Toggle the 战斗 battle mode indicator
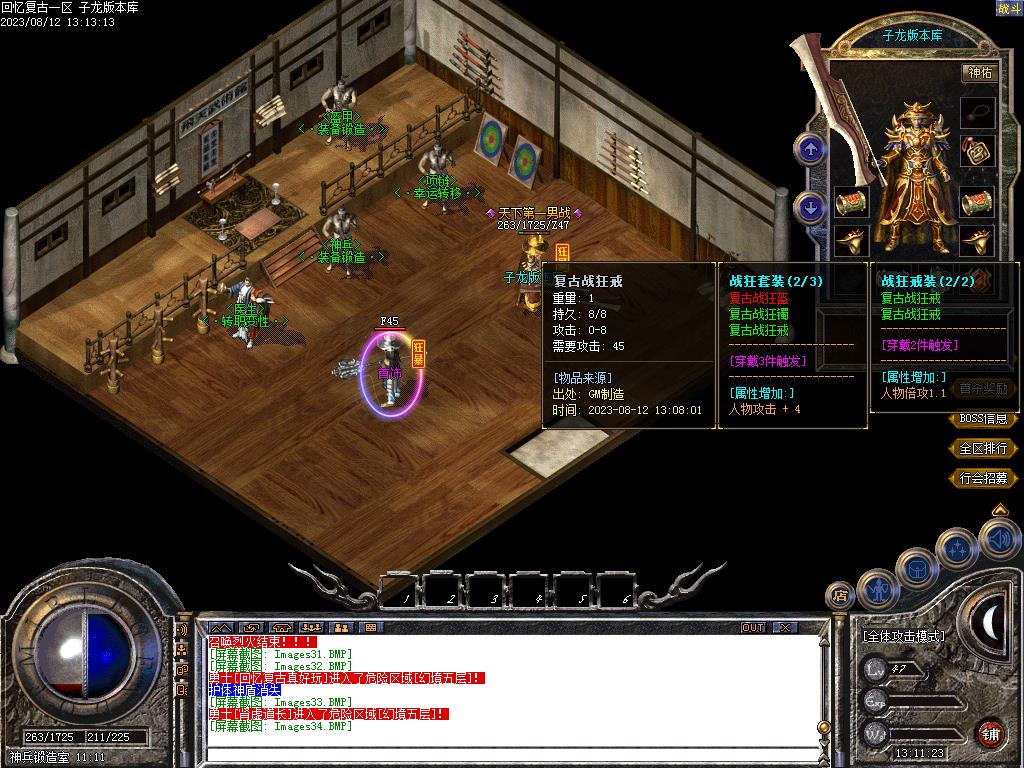 pos(1008,8)
